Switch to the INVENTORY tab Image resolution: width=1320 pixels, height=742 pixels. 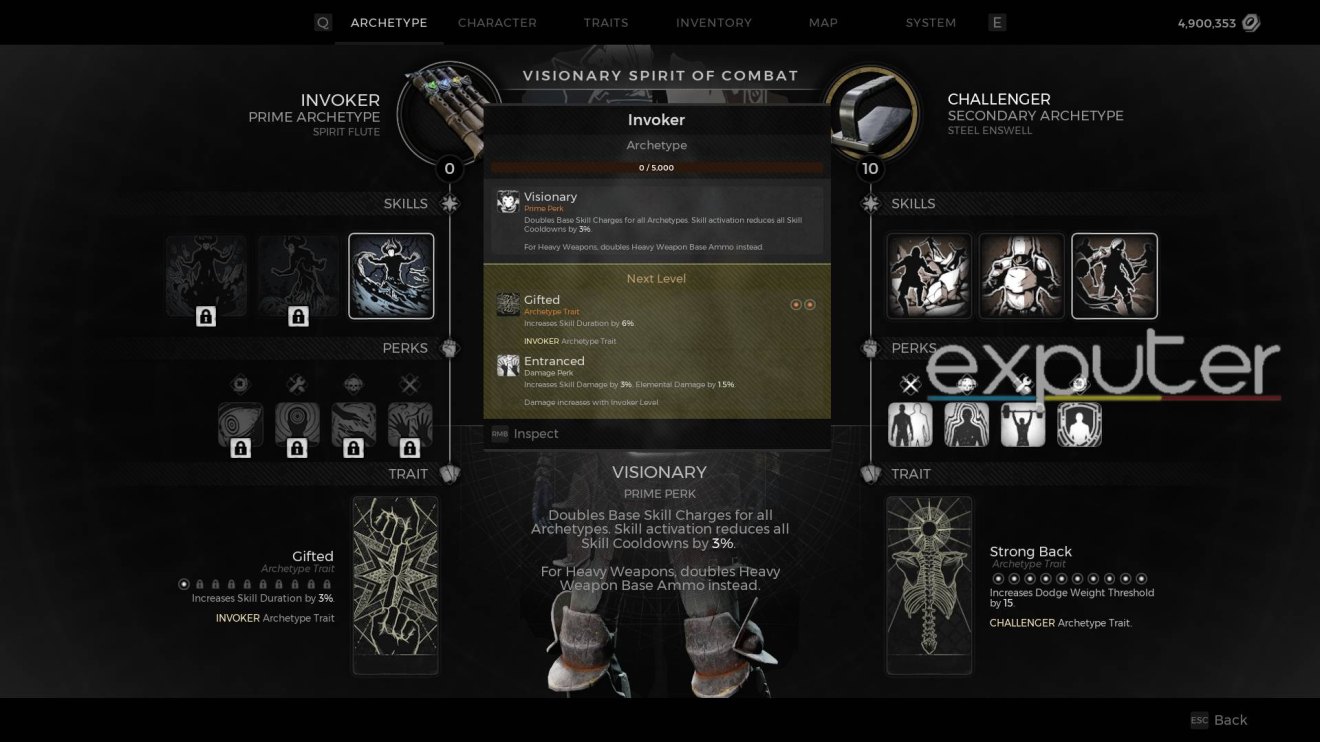point(714,22)
